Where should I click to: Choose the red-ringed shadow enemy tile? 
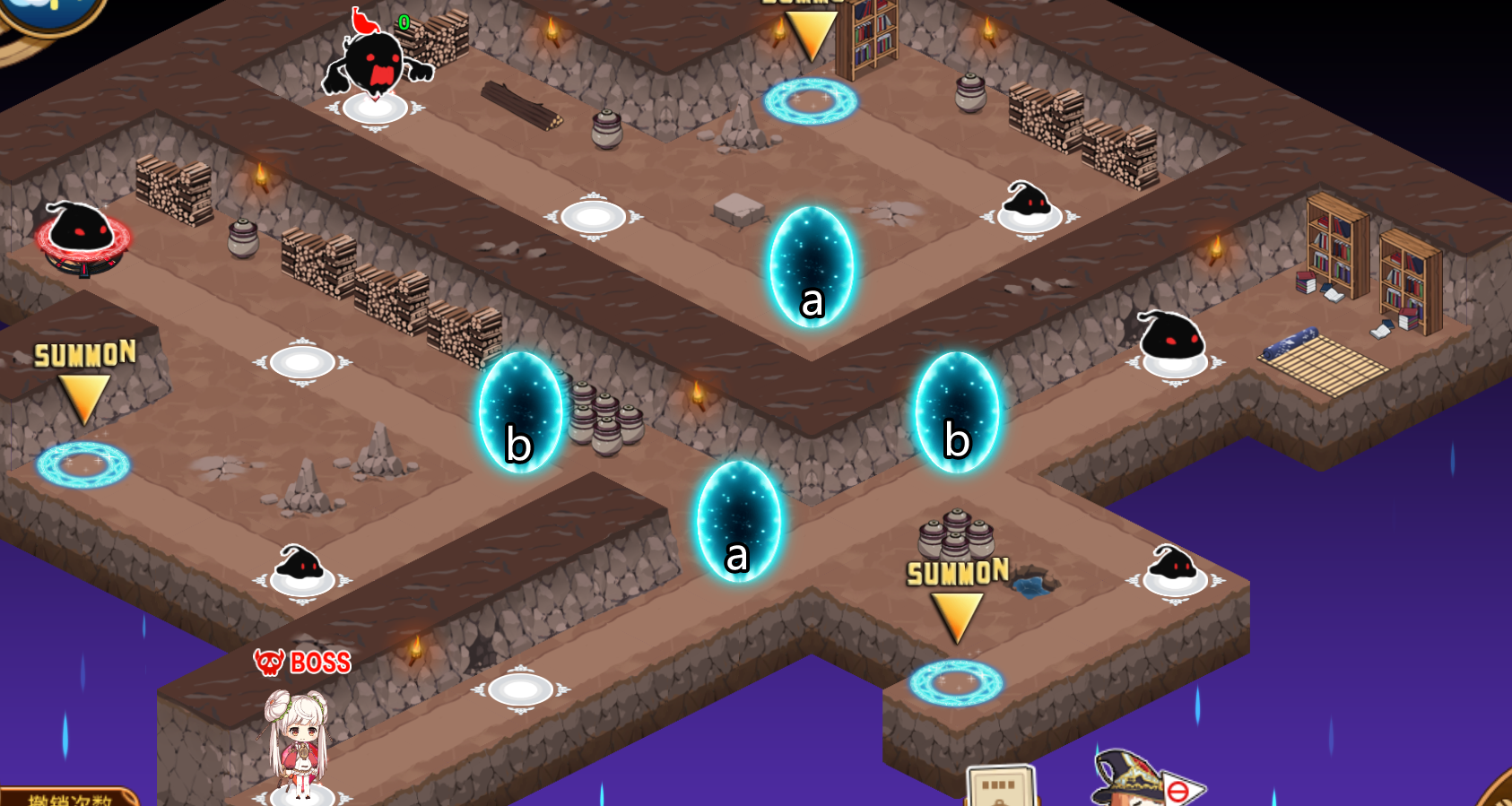point(82,236)
